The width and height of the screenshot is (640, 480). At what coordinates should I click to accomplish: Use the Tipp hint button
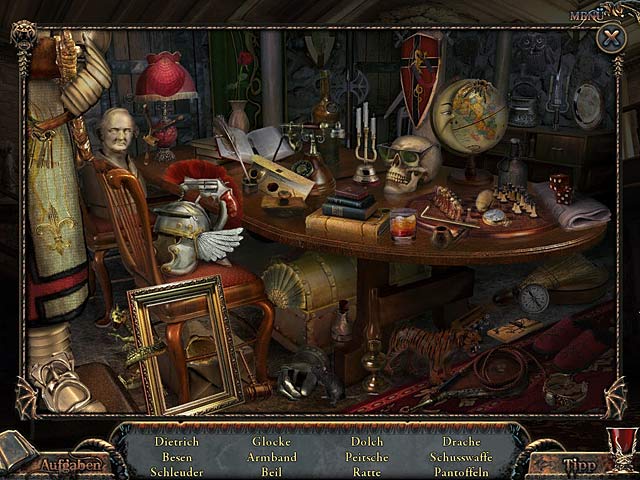click(578, 464)
